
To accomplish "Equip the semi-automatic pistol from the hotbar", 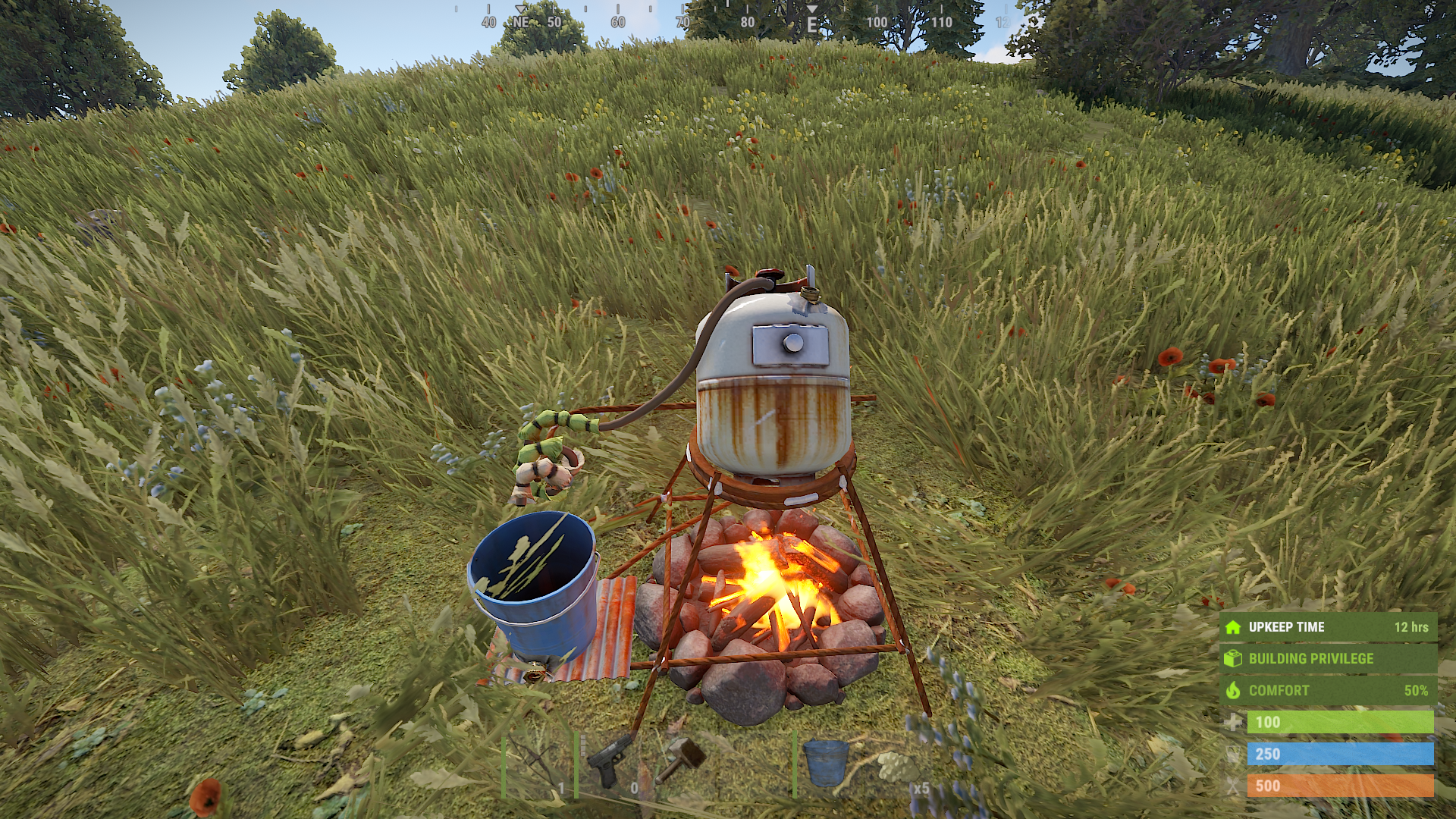I will 609,764.
